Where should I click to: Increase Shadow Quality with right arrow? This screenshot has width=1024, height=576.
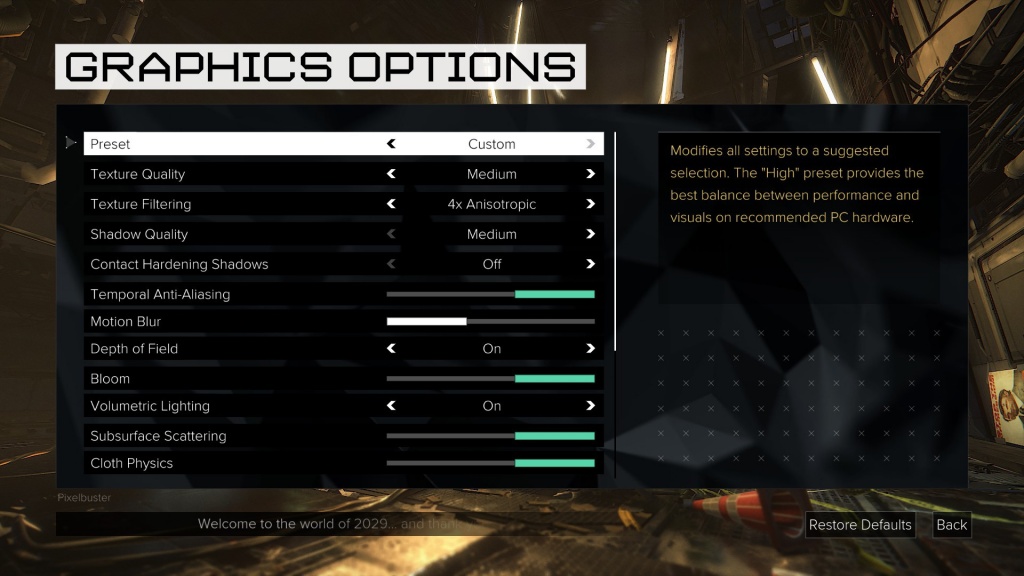pos(591,234)
